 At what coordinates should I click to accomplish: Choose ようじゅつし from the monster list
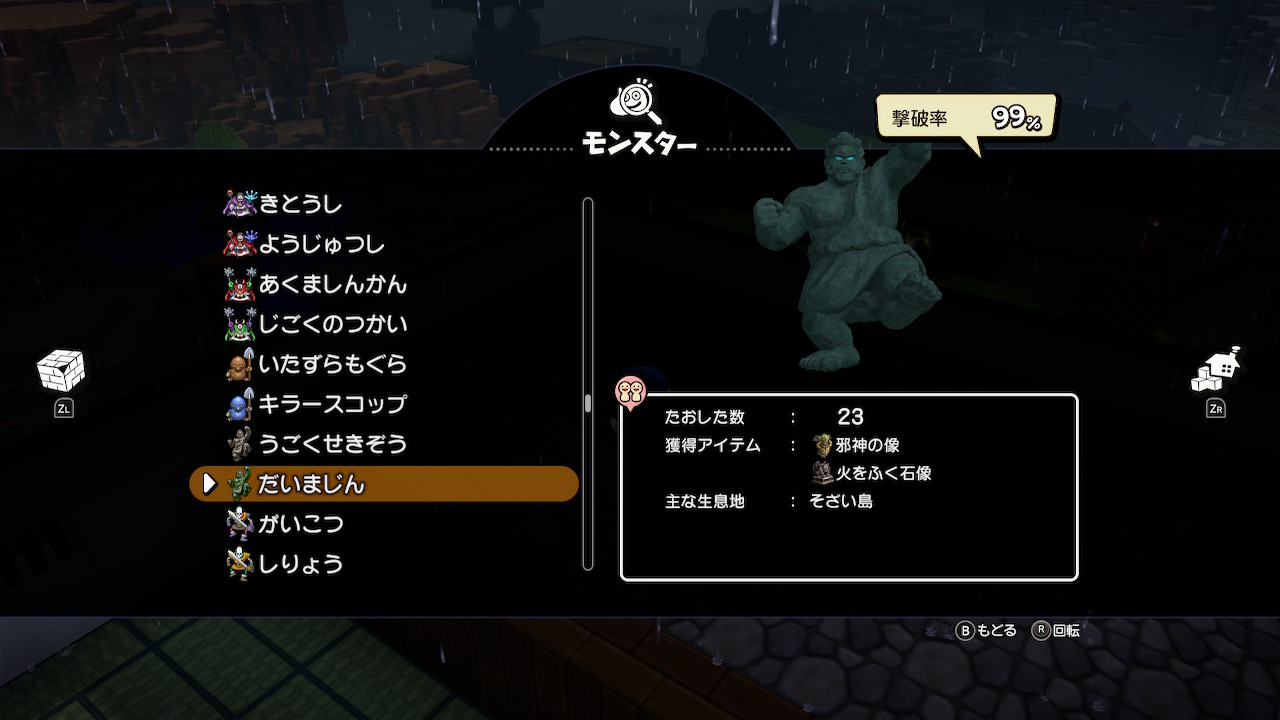point(321,244)
